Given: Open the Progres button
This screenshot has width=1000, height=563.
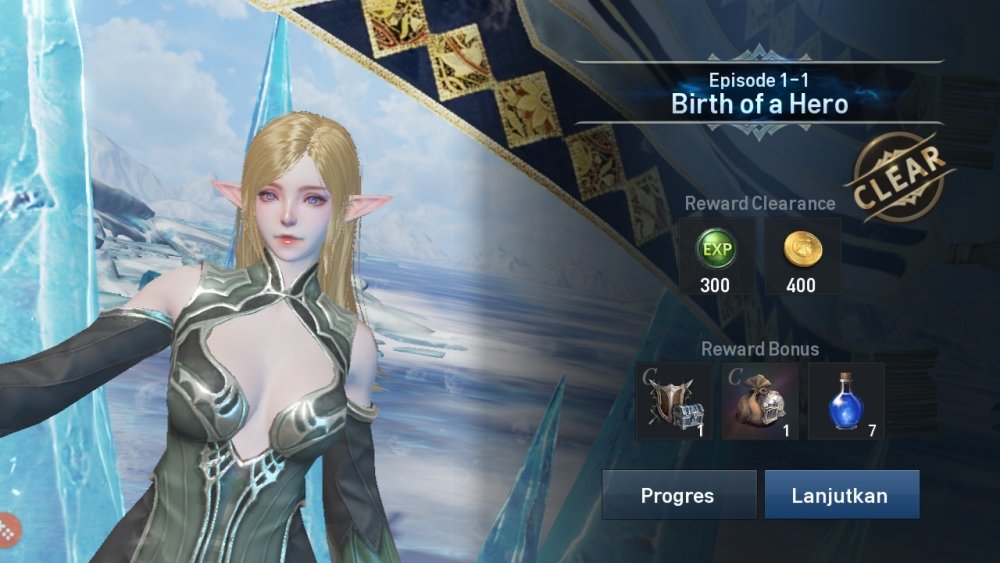Looking at the screenshot, I should [x=678, y=495].
